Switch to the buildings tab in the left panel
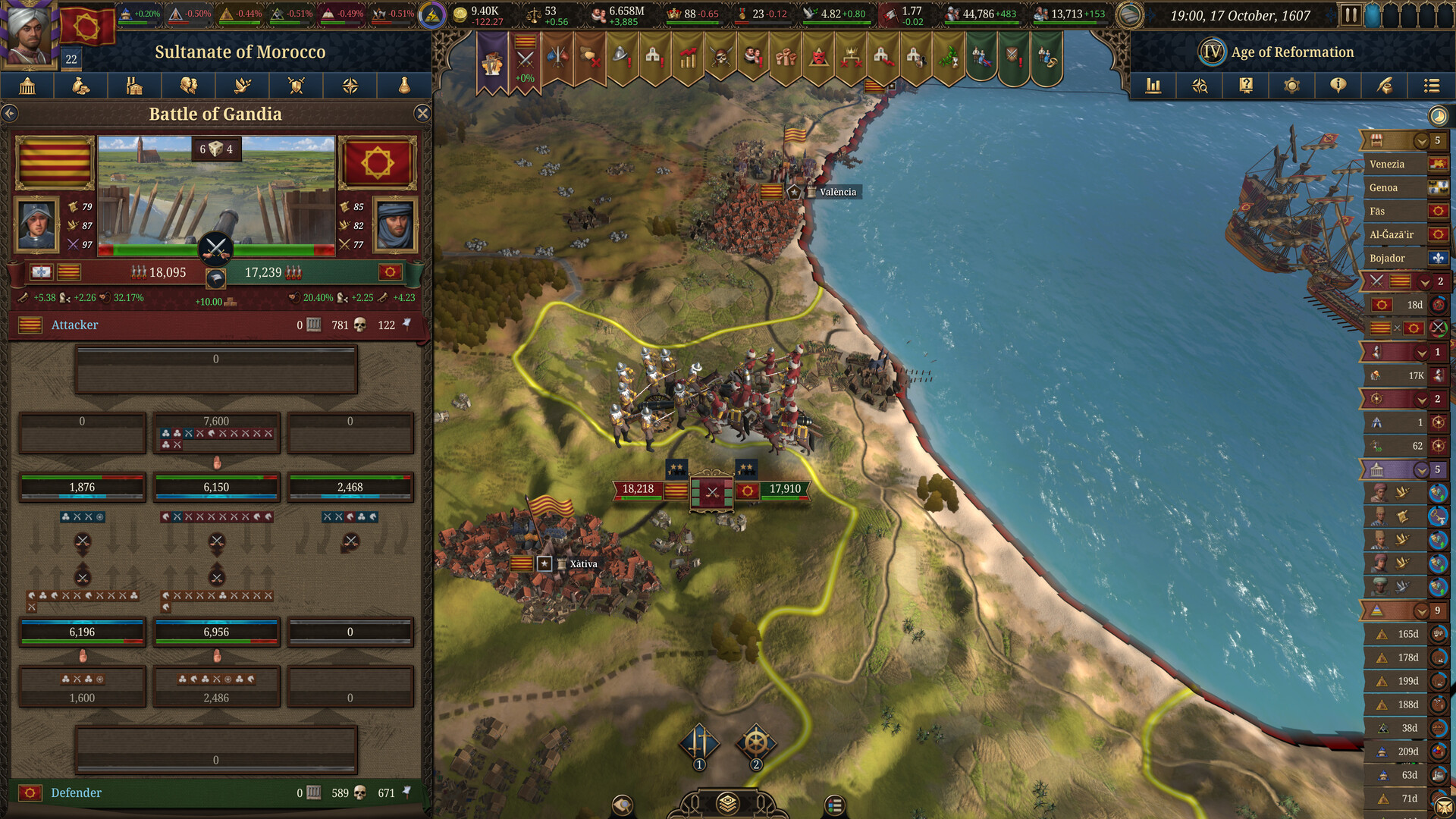1456x819 pixels. coord(133,86)
